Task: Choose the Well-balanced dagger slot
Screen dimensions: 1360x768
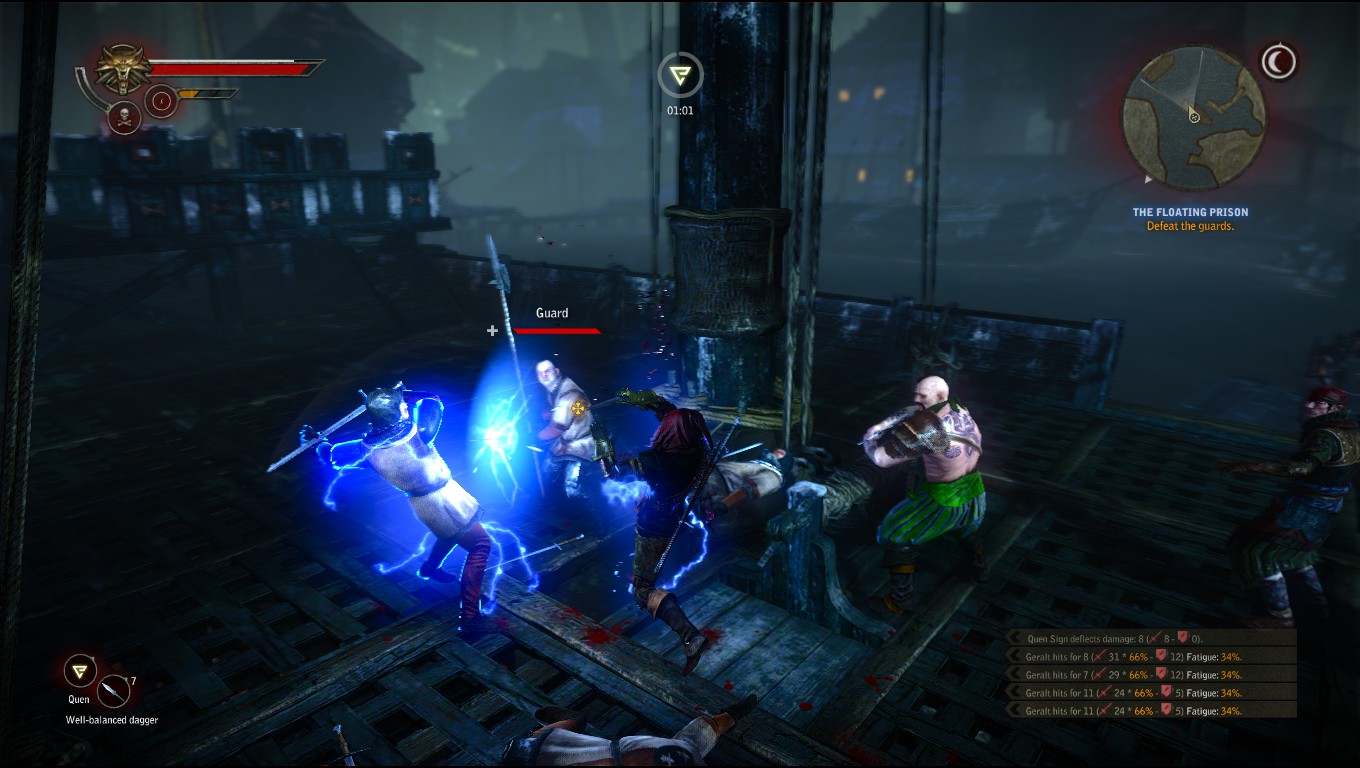Action: click(114, 691)
